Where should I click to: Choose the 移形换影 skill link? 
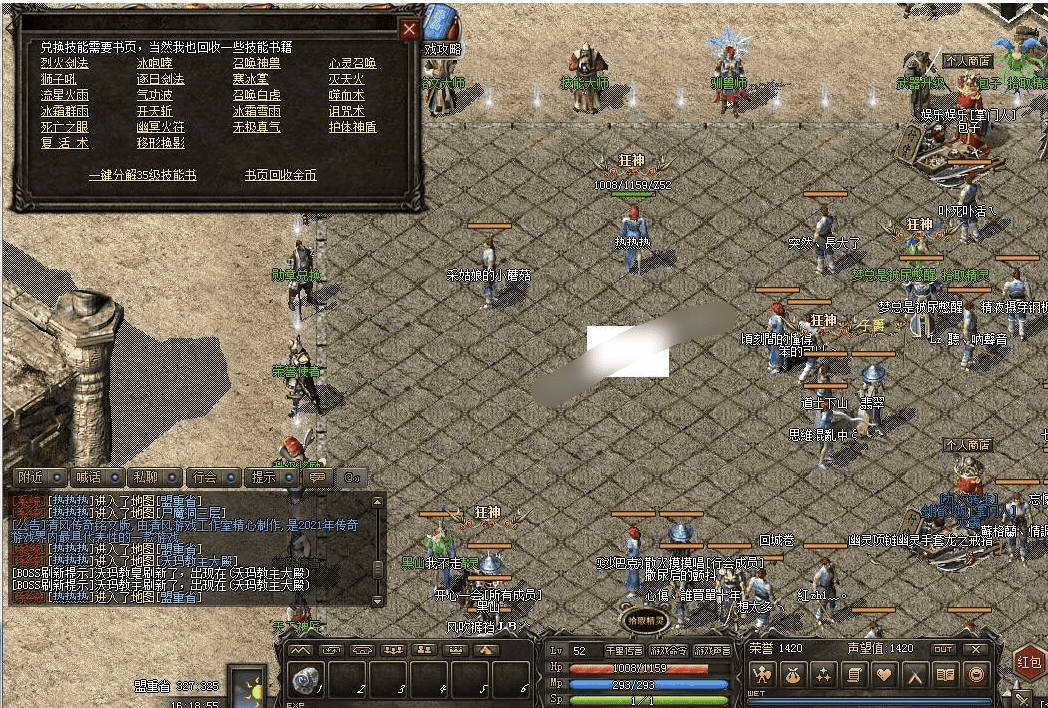point(160,143)
